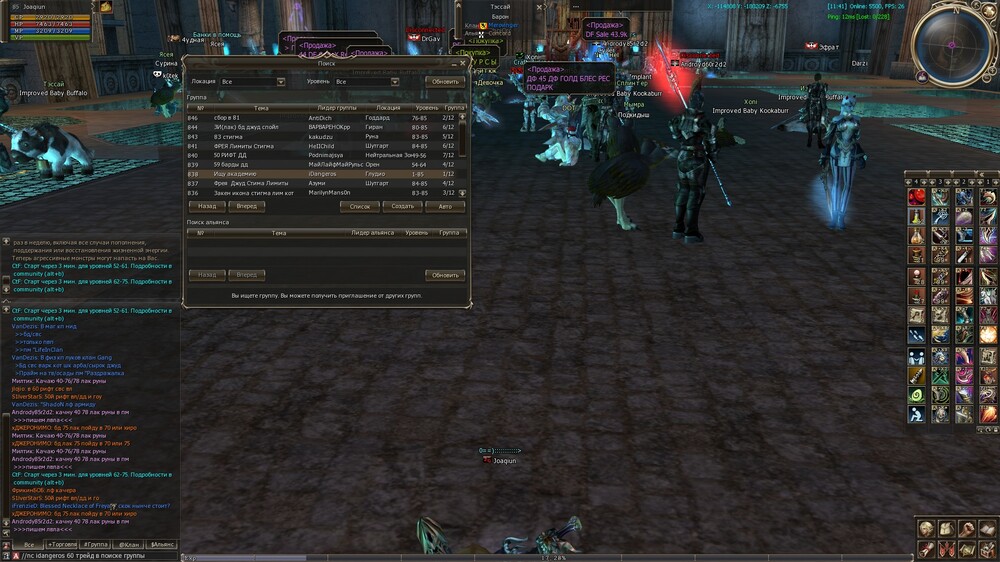Click the chat message input field
The width and height of the screenshot is (1000, 562).
click(x=90, y=555)
